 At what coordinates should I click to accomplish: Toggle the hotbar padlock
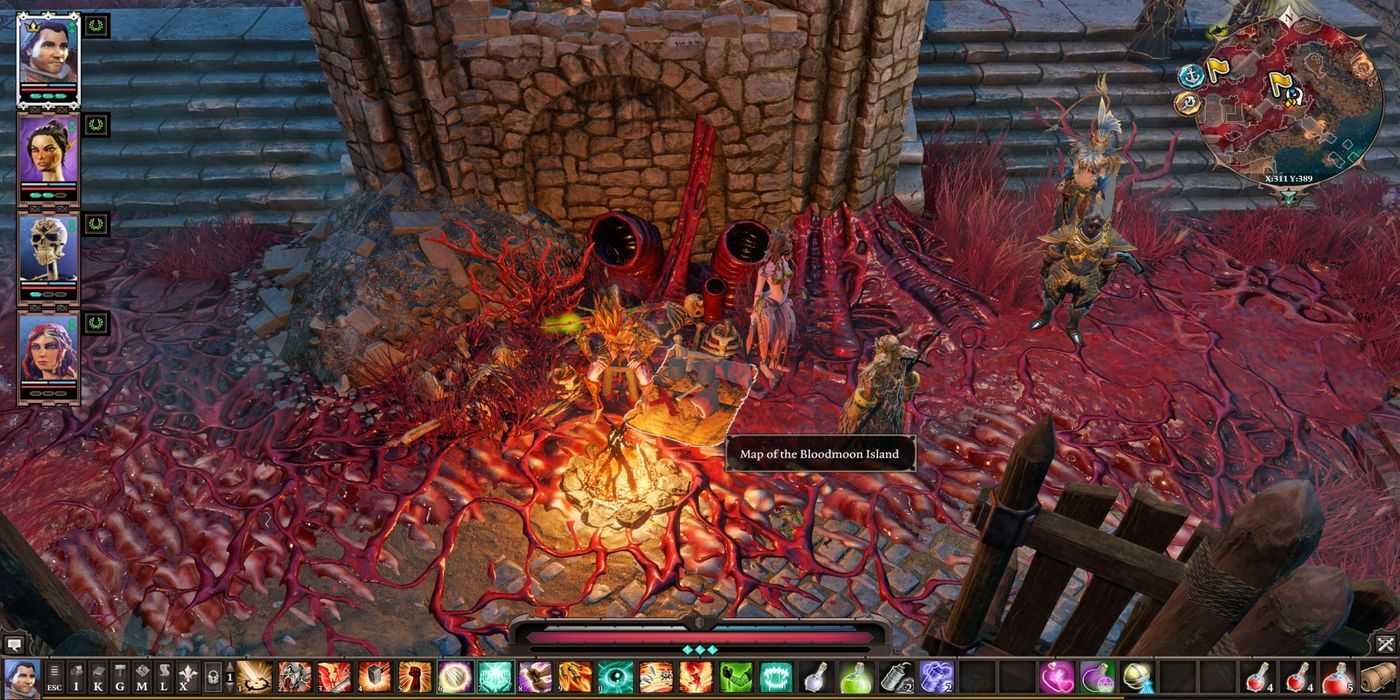[213, 678]
